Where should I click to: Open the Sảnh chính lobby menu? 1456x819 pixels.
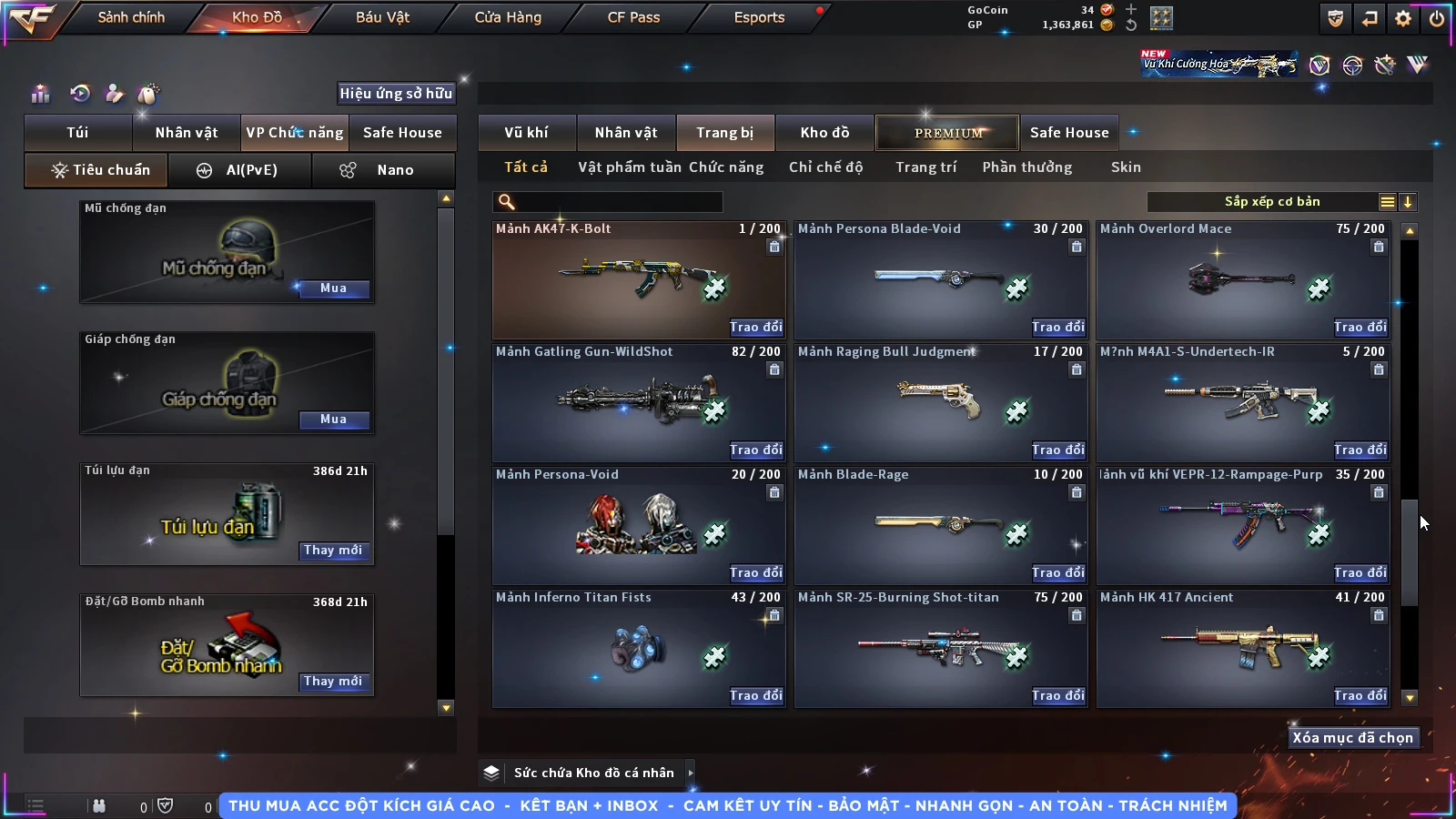(x=131, y=17)
